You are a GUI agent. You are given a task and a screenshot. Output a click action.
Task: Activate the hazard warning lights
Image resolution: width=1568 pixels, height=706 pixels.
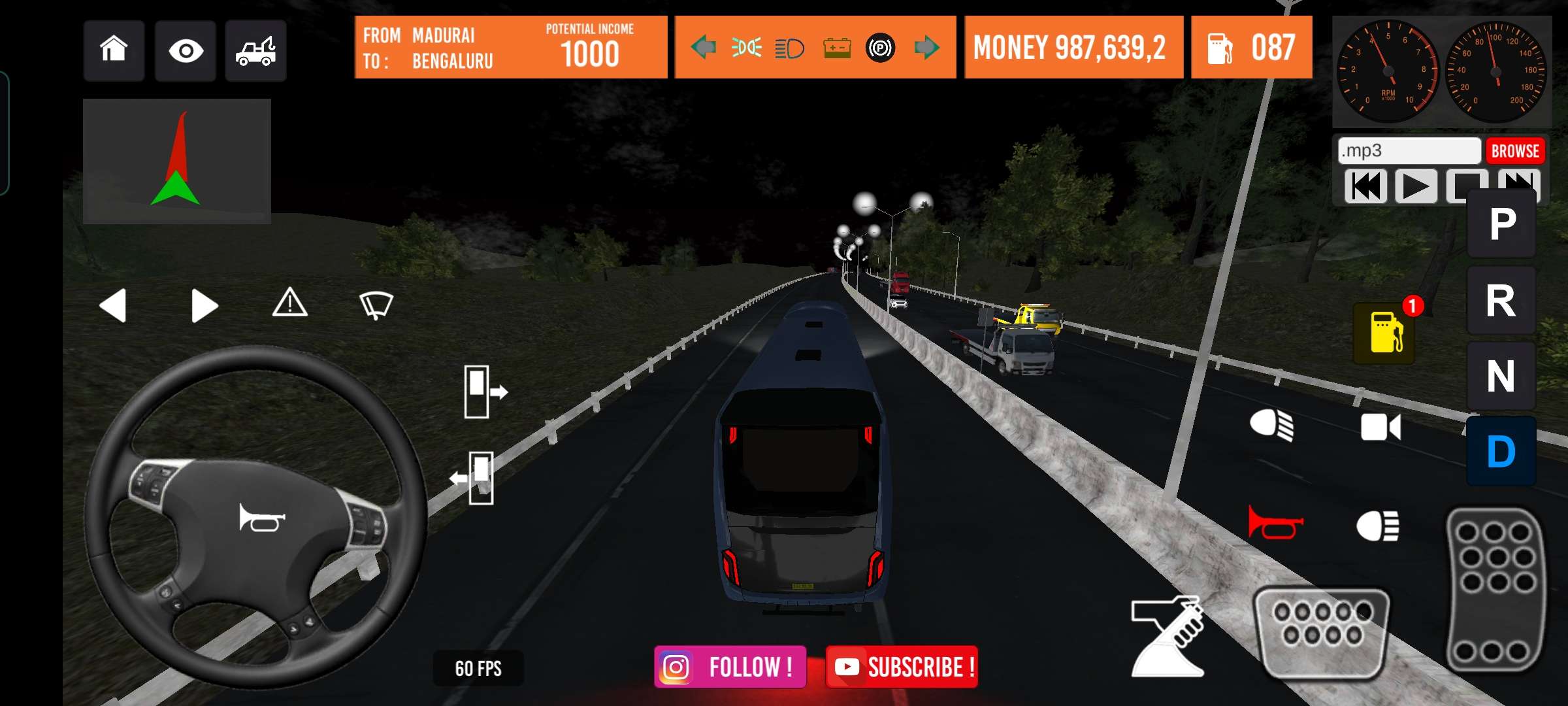tap(290, 303)
